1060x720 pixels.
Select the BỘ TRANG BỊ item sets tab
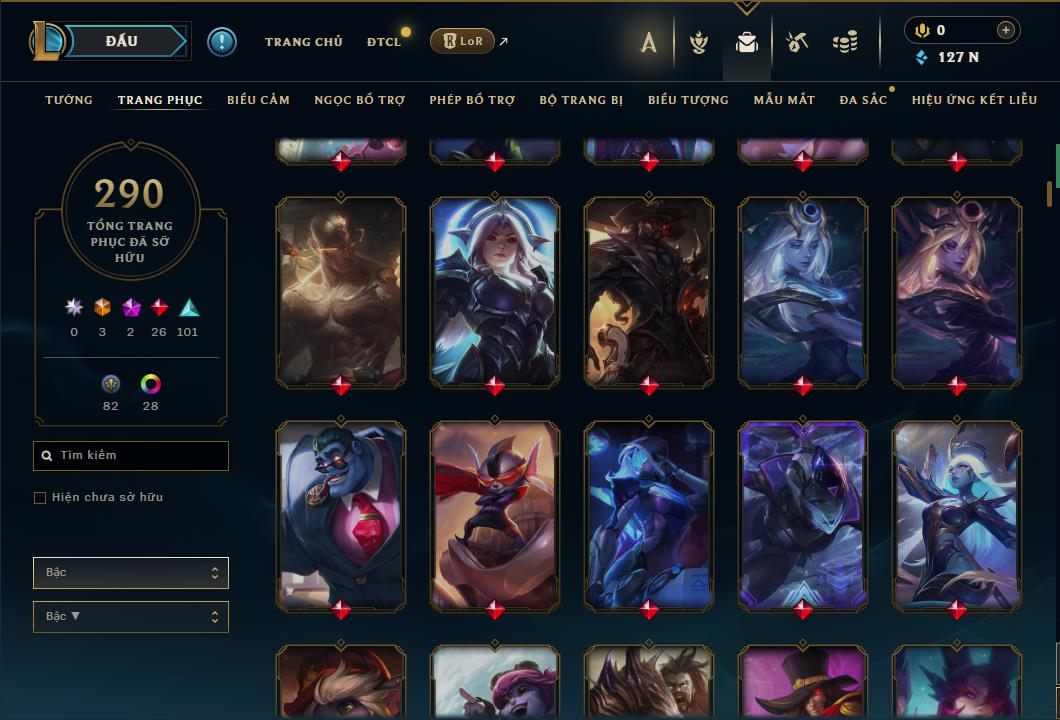click(x=581, y=100)
